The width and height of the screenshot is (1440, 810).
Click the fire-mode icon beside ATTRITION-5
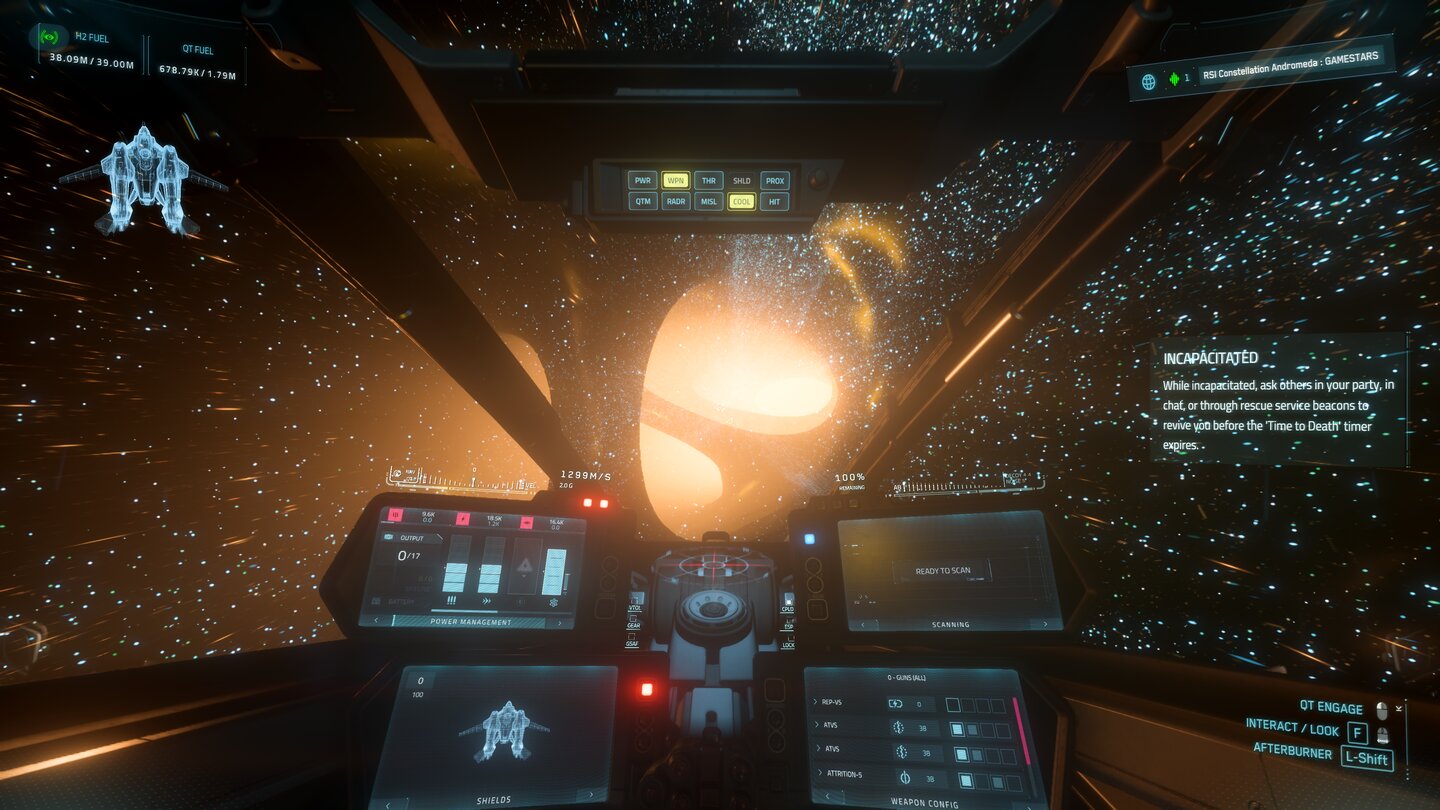905,778
